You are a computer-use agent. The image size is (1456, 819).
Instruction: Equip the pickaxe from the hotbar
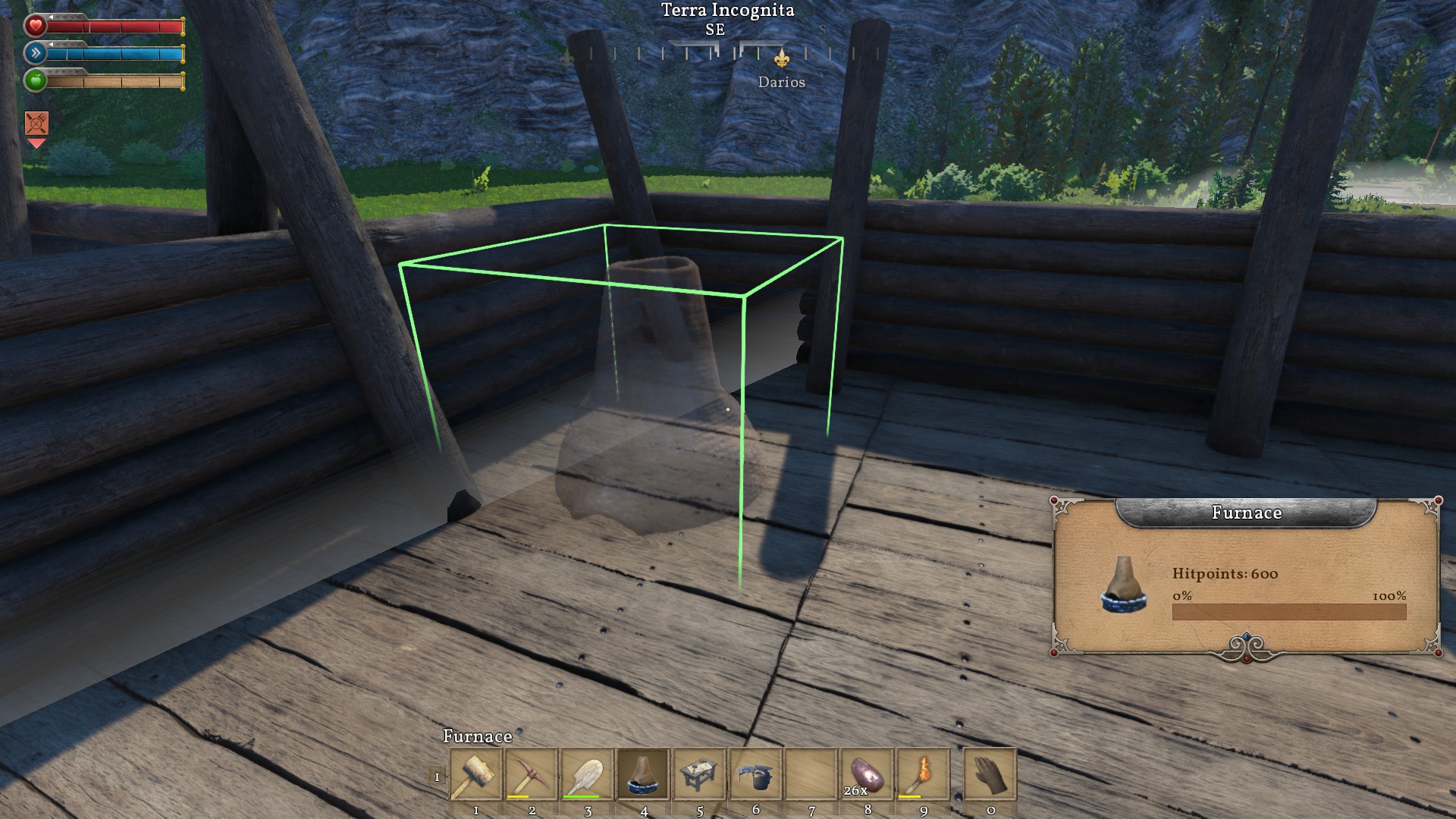coord(532,774)
